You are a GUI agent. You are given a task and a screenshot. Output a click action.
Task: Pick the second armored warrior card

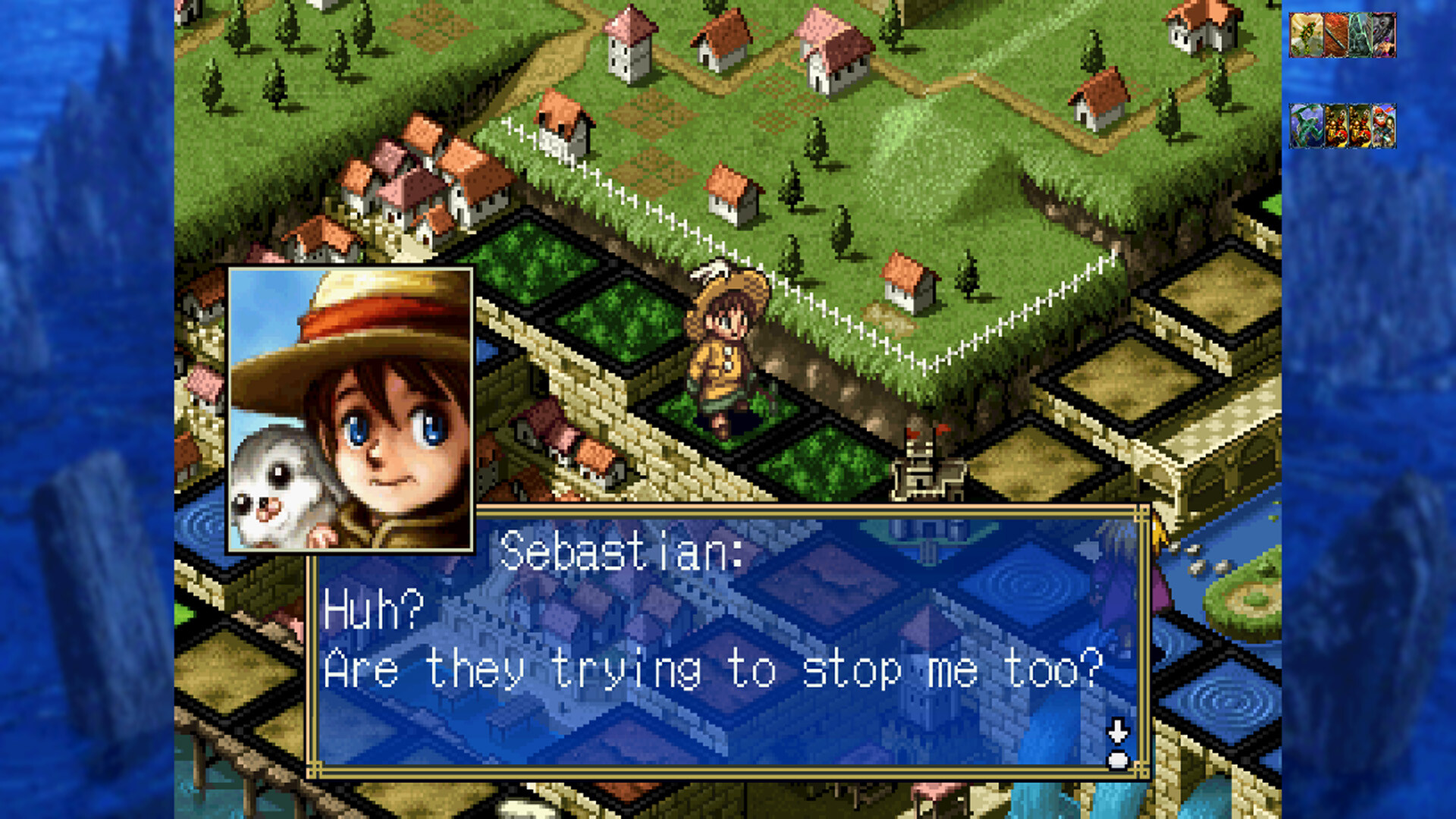click(1361, 125)
